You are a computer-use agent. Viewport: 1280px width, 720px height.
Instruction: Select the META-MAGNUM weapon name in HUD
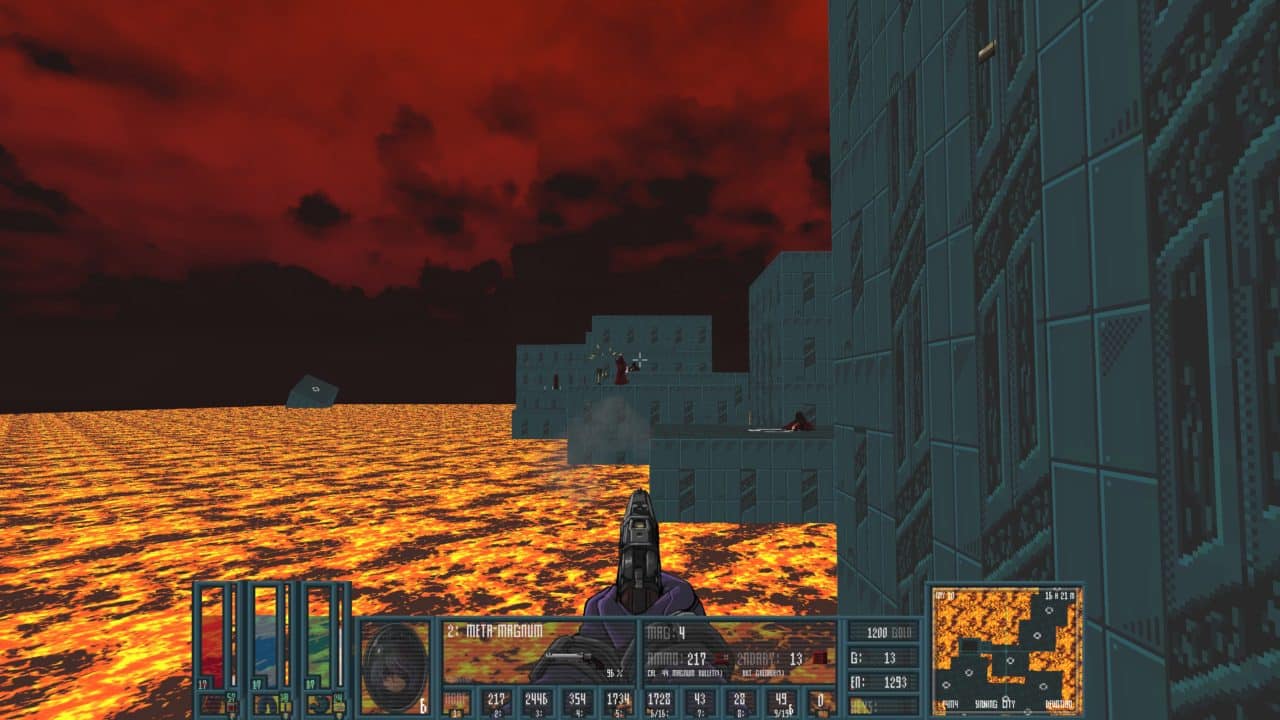coord(503,628)
